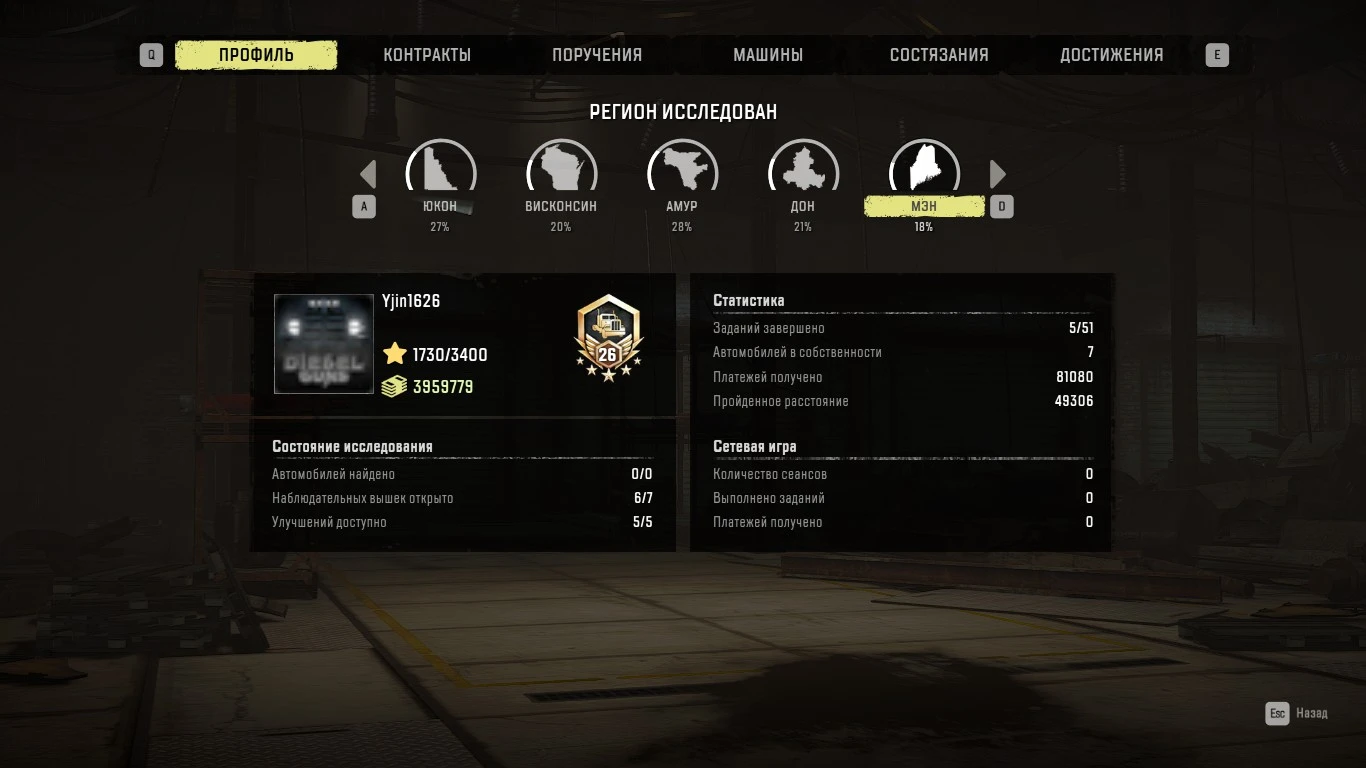Switch to the МАШИНЫ tab
This screenshot has height=768, width=1366.
(768, 55)
